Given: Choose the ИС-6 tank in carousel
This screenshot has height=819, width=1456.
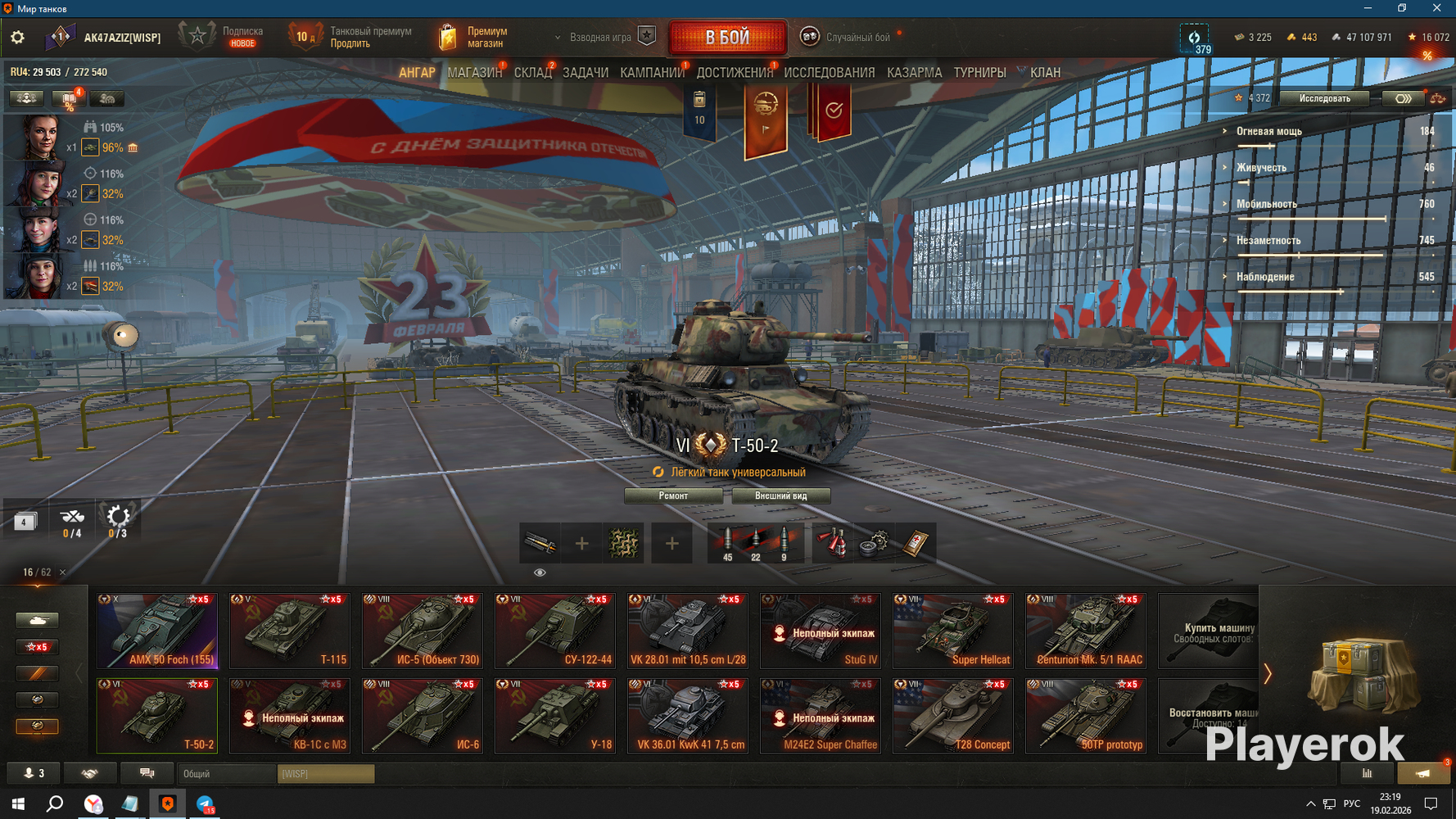Looking at the screenshot, I should click(x=423, y=716).
